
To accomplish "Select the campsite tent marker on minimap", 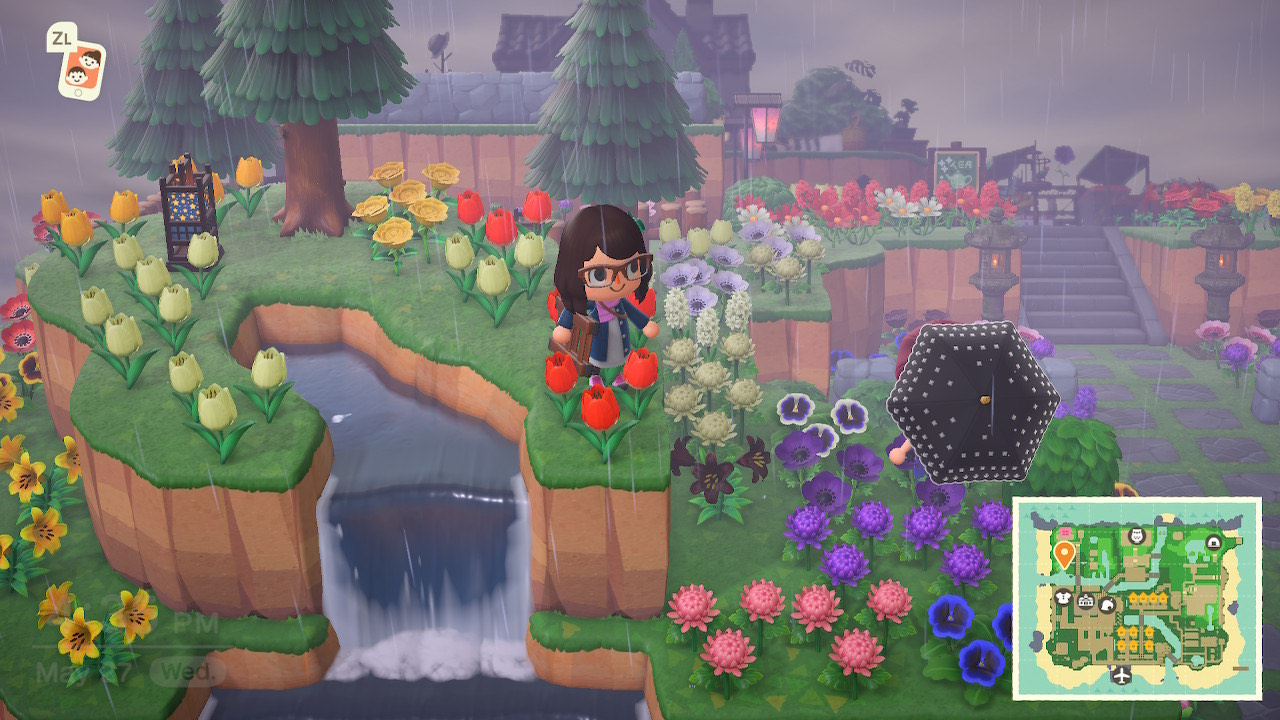I will pos(1213,541).
